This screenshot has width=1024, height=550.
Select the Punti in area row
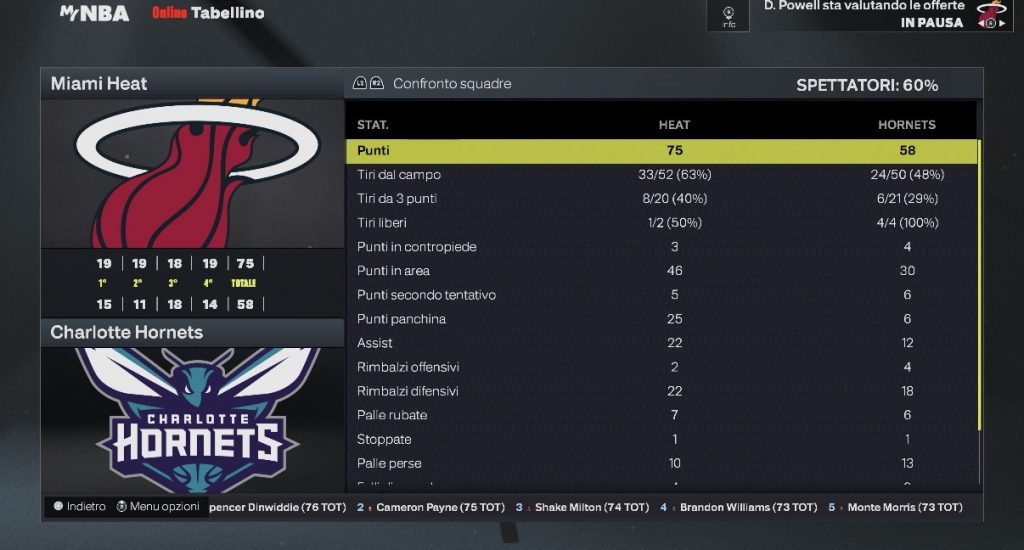tap(660, 271)
